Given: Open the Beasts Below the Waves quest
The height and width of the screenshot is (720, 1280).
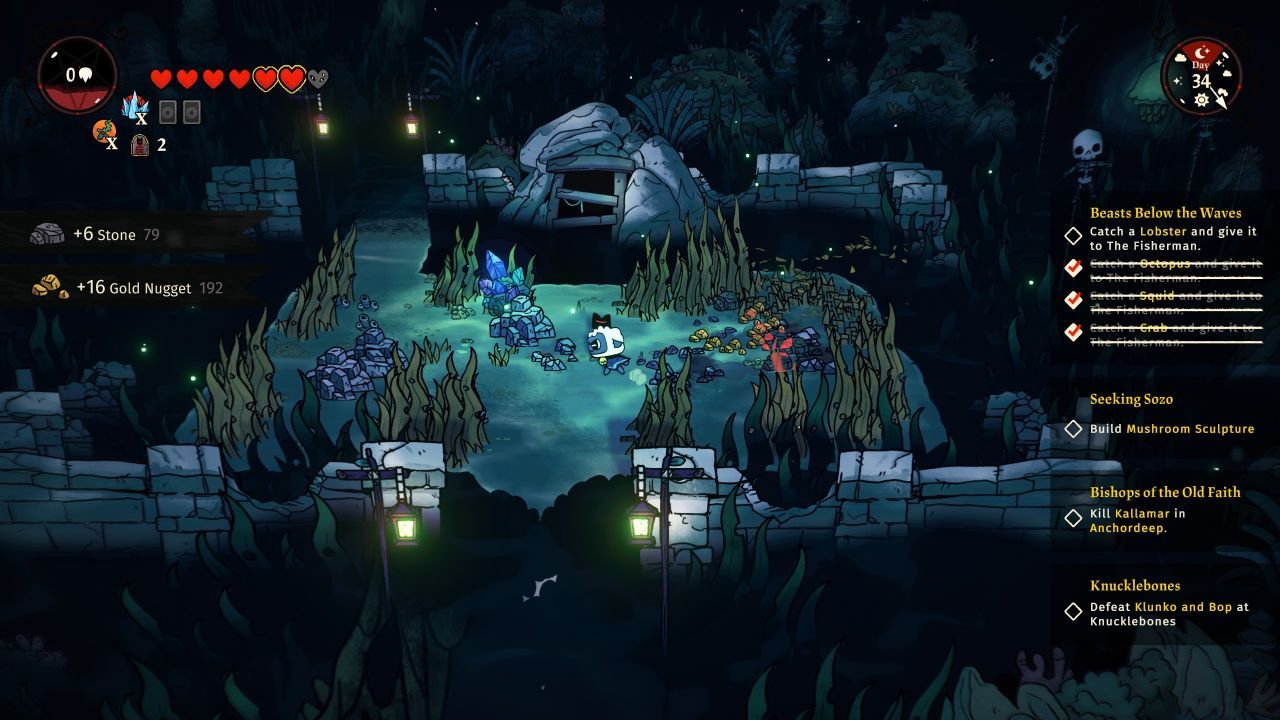Looking at the screenshot, I should pyautogui.click(x=1165, y=212).
